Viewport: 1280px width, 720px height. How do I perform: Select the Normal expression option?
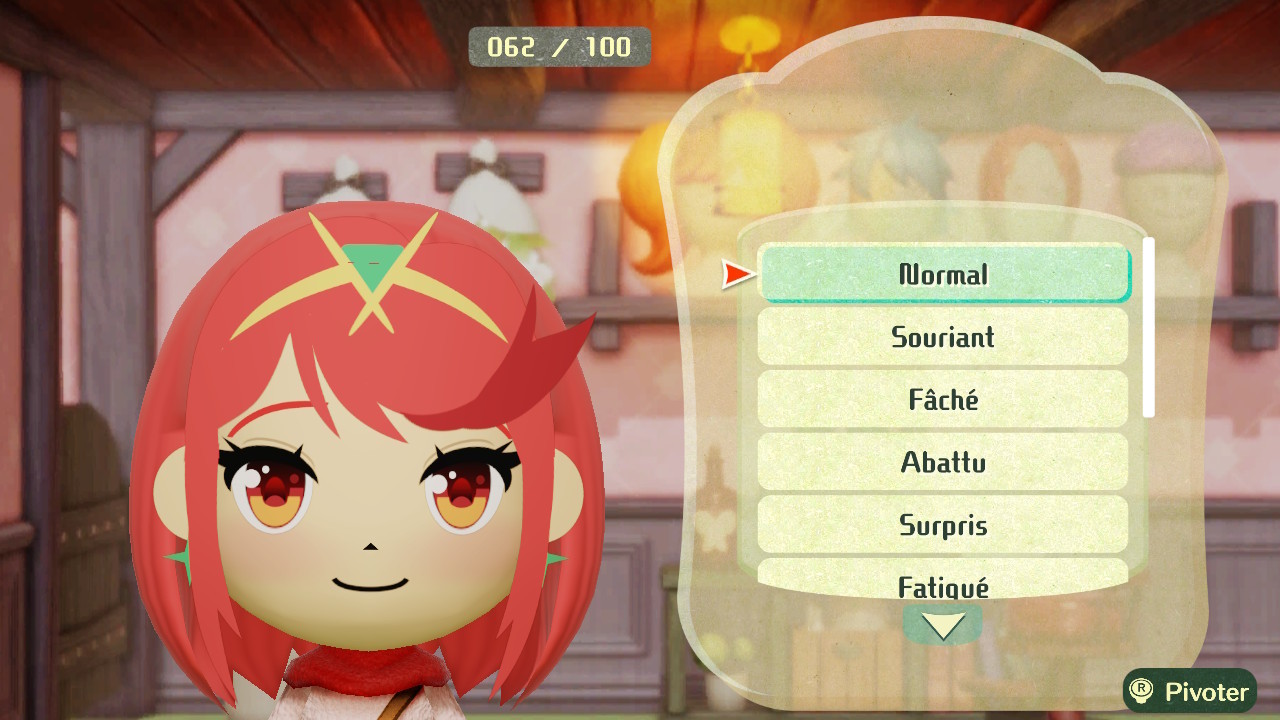pyautogui.click(x=944, y=274)
